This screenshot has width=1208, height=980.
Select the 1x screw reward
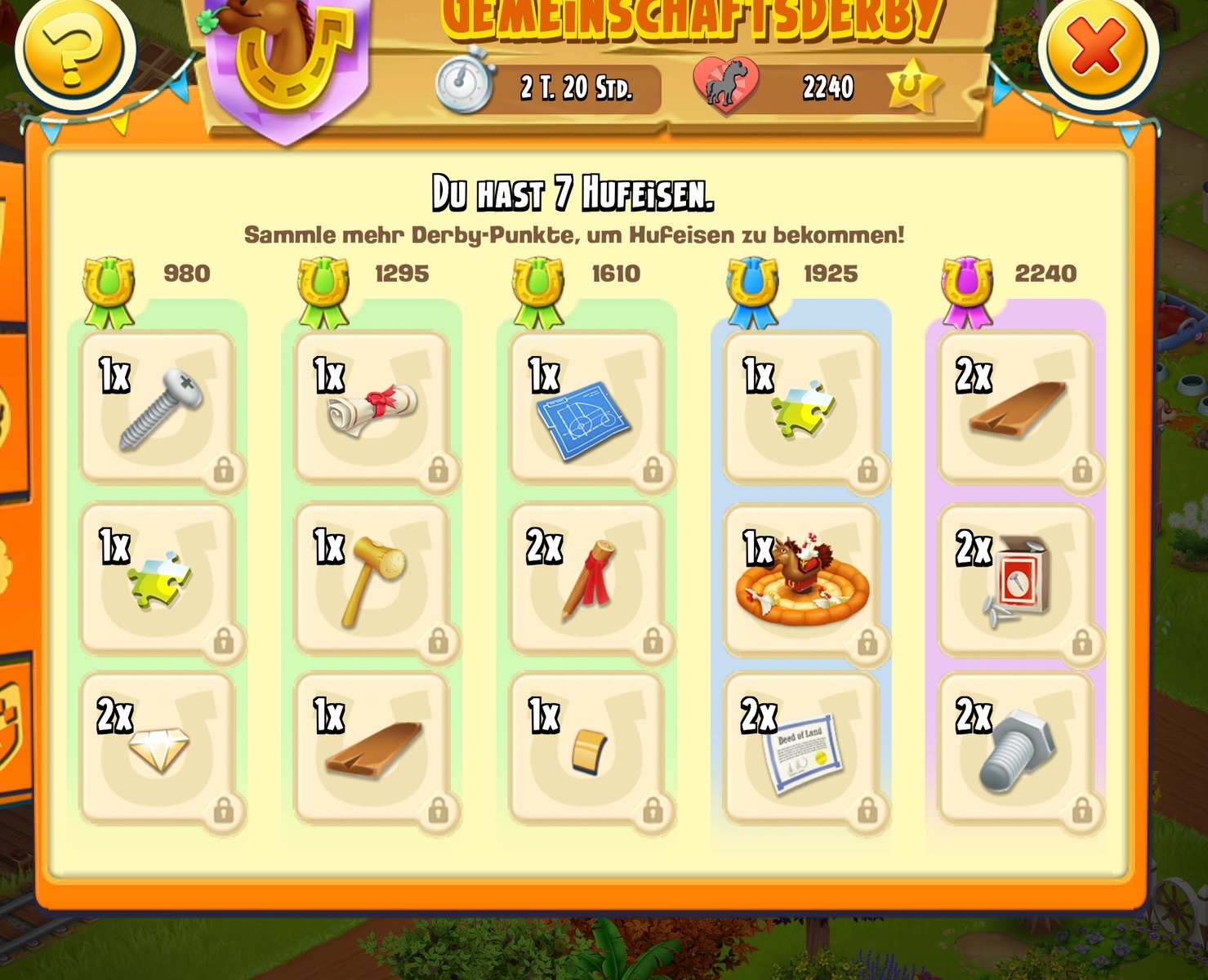pyautogui.click(x=158, y=408)
